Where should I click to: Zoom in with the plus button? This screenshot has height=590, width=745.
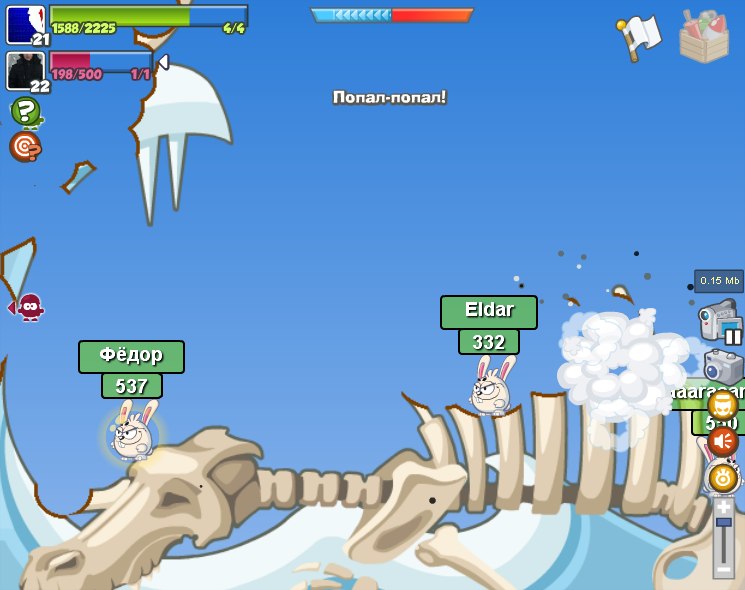click(723, 507)
